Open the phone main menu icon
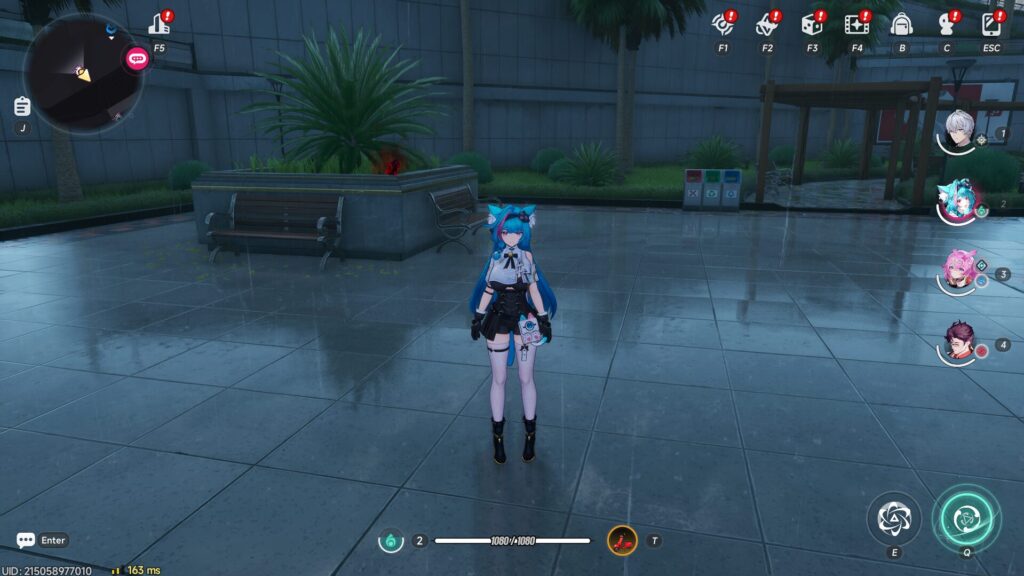This screenshot has width=1024, height=576. point(990,24)
